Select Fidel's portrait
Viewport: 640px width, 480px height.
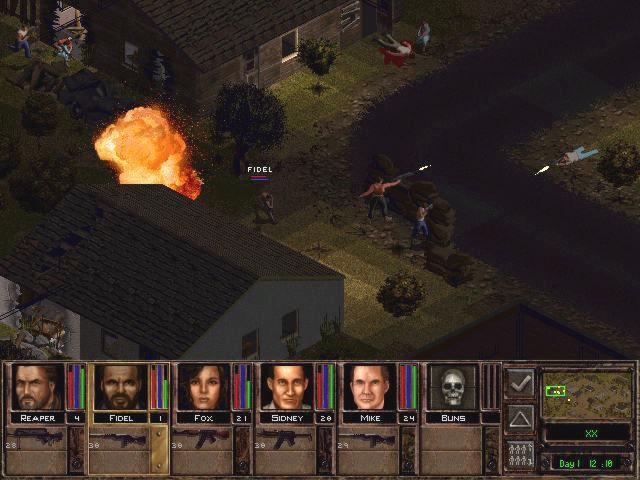121,387
